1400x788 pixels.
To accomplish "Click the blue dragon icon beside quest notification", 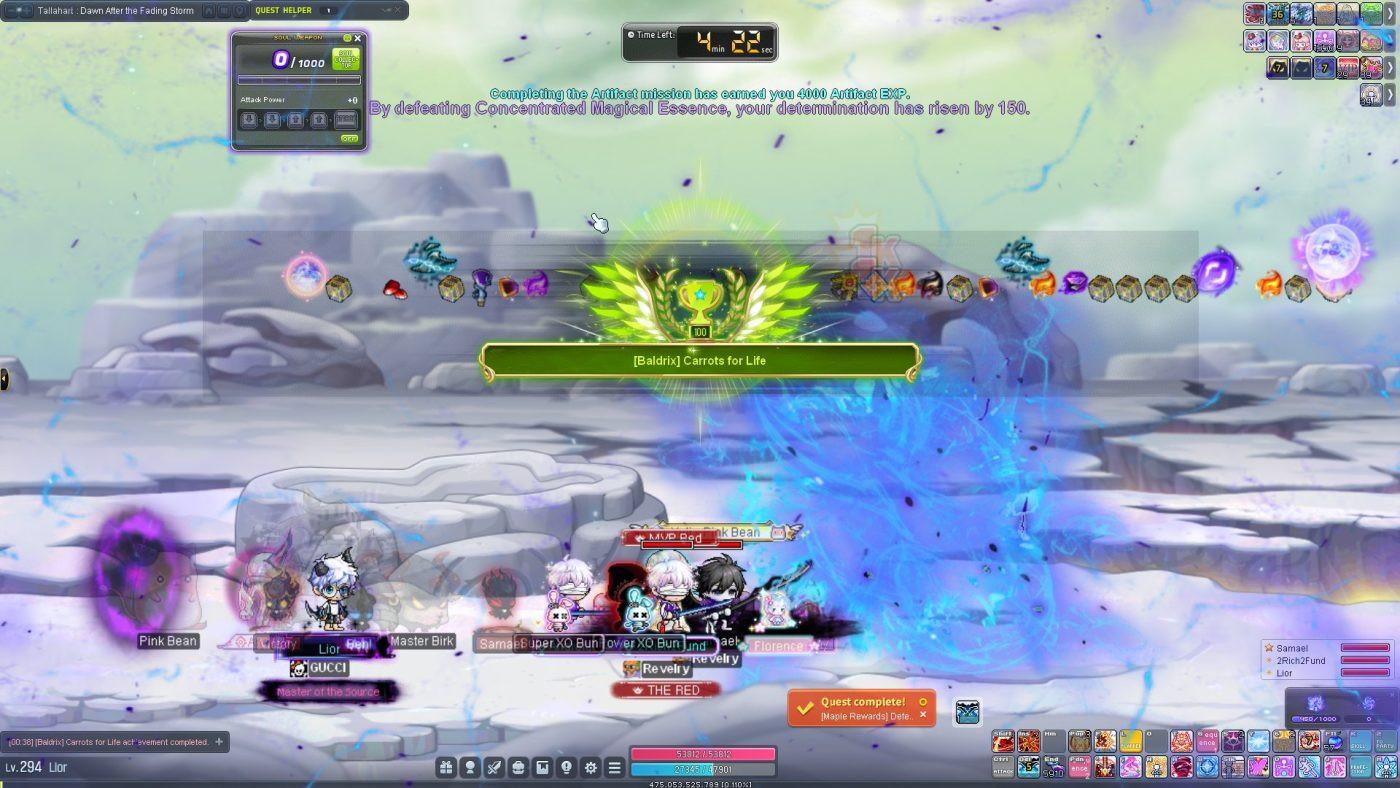I will point(967,712).
